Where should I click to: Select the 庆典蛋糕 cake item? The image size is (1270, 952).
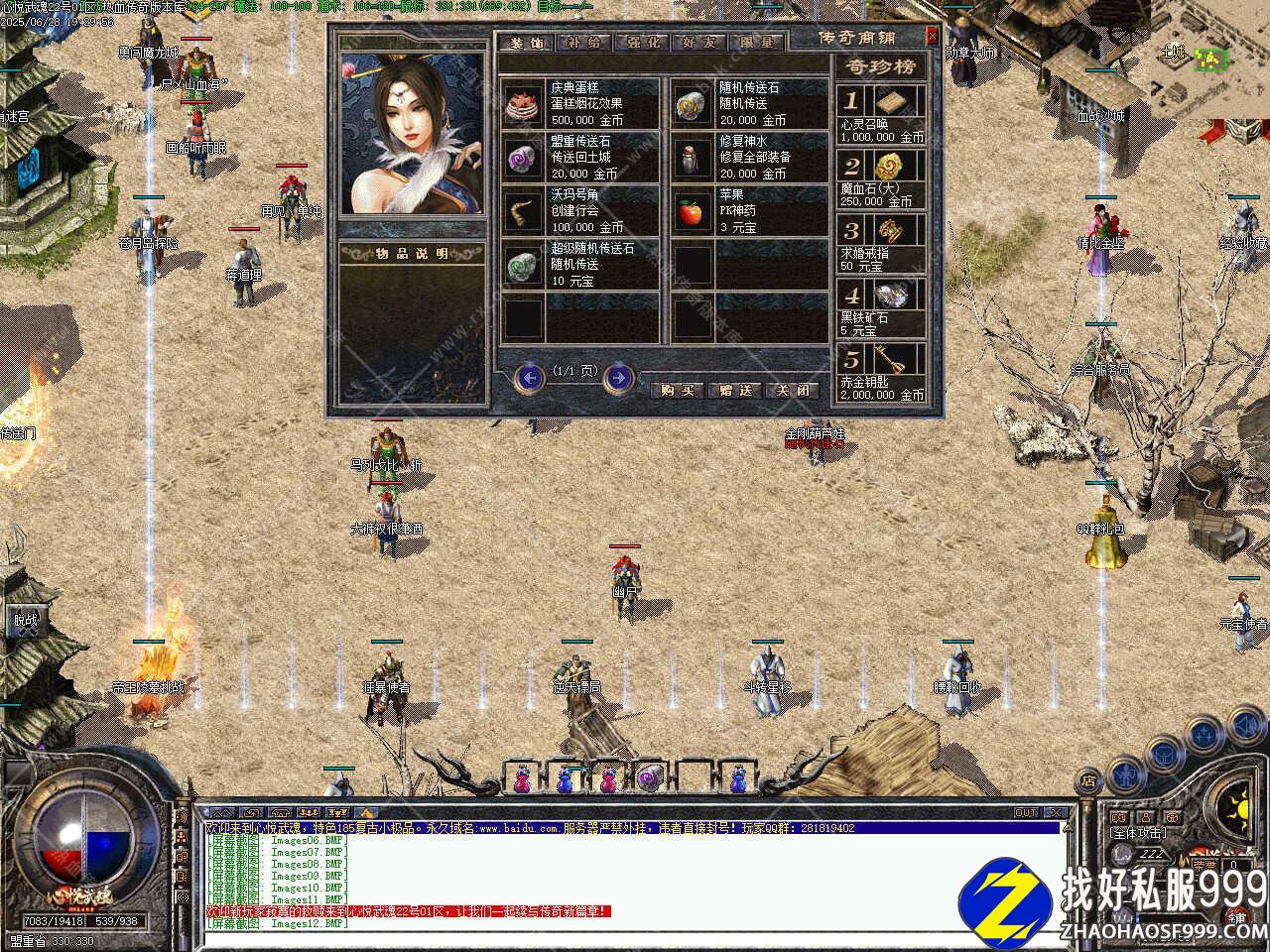coord(521,102)
